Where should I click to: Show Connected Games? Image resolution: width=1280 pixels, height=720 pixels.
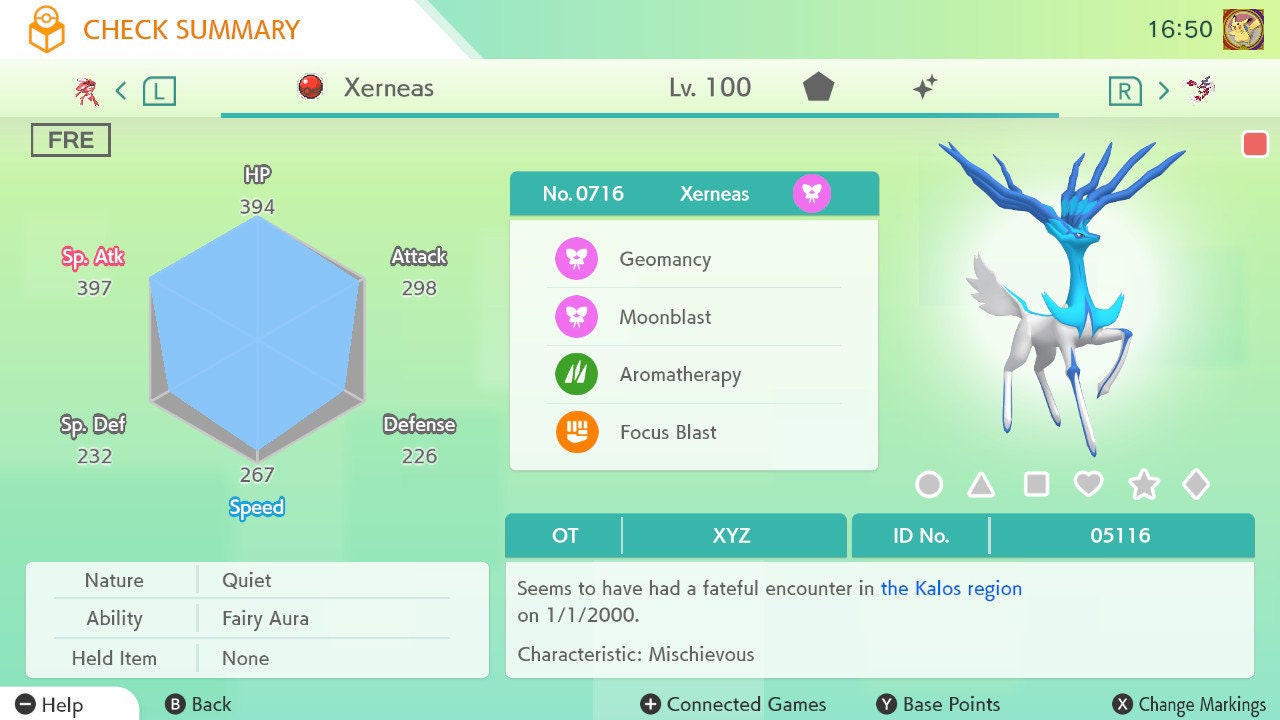coord(734,705)
